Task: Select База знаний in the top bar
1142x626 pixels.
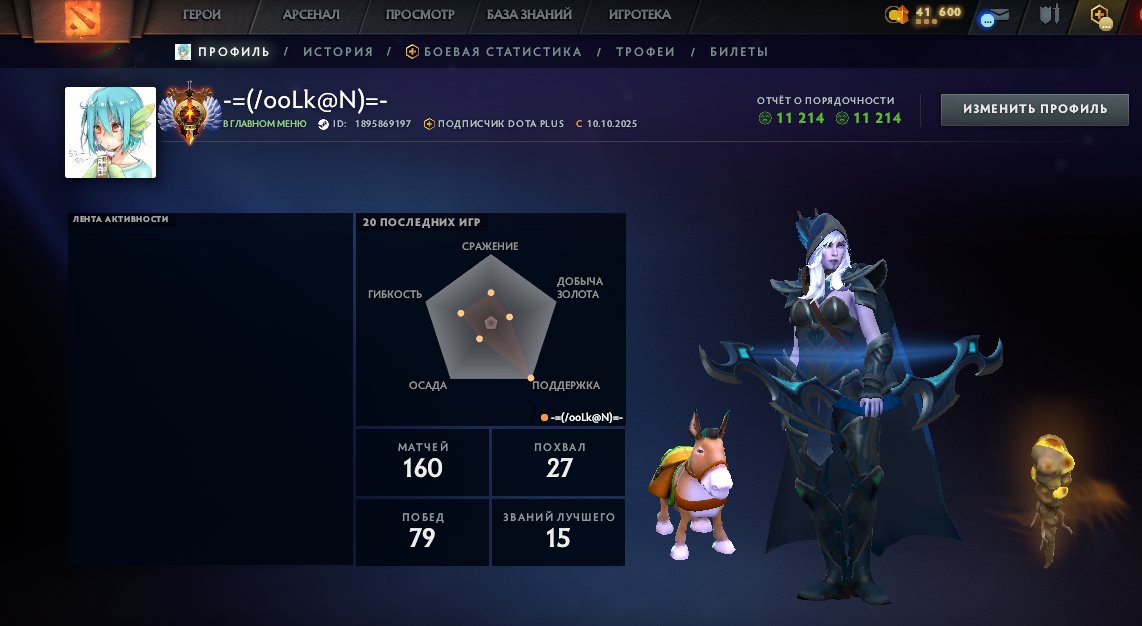Action: pos(529,15)
